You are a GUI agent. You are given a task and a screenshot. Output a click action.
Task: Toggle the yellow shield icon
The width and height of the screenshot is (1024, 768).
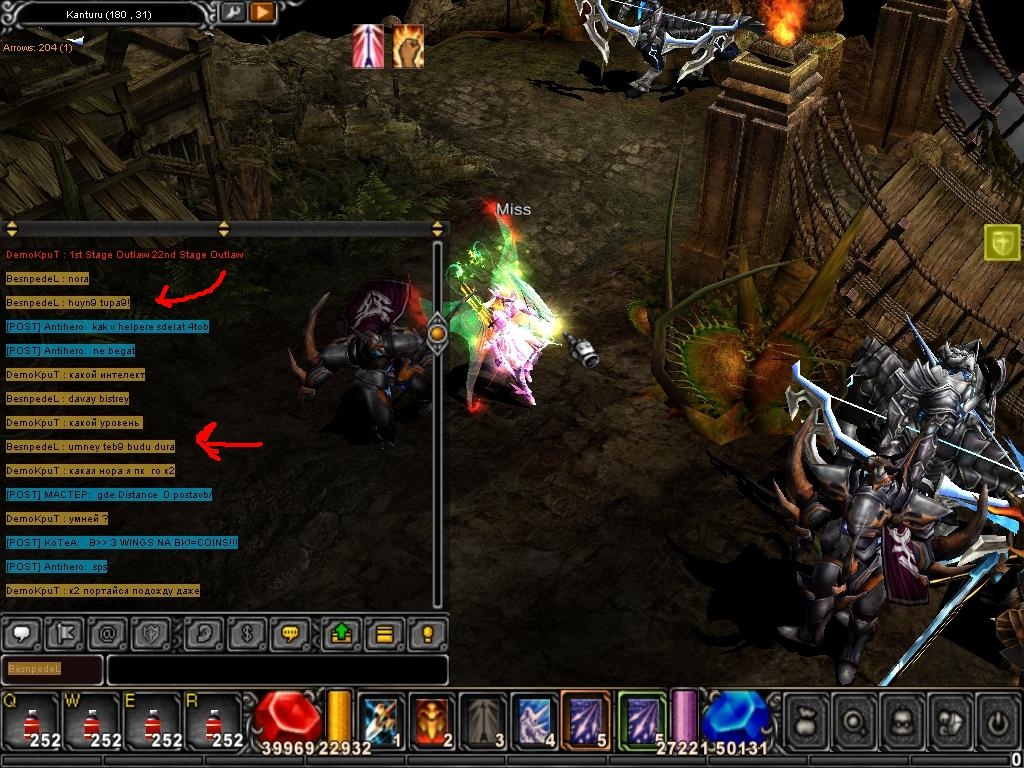click(1002, 242)
